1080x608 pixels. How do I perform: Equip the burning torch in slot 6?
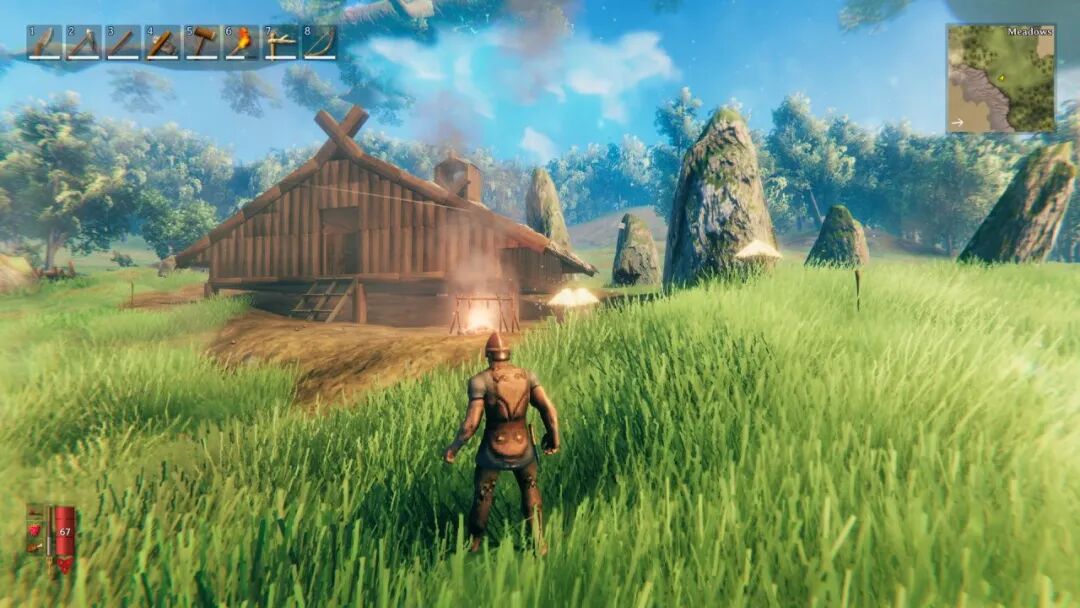pos(241,43)
